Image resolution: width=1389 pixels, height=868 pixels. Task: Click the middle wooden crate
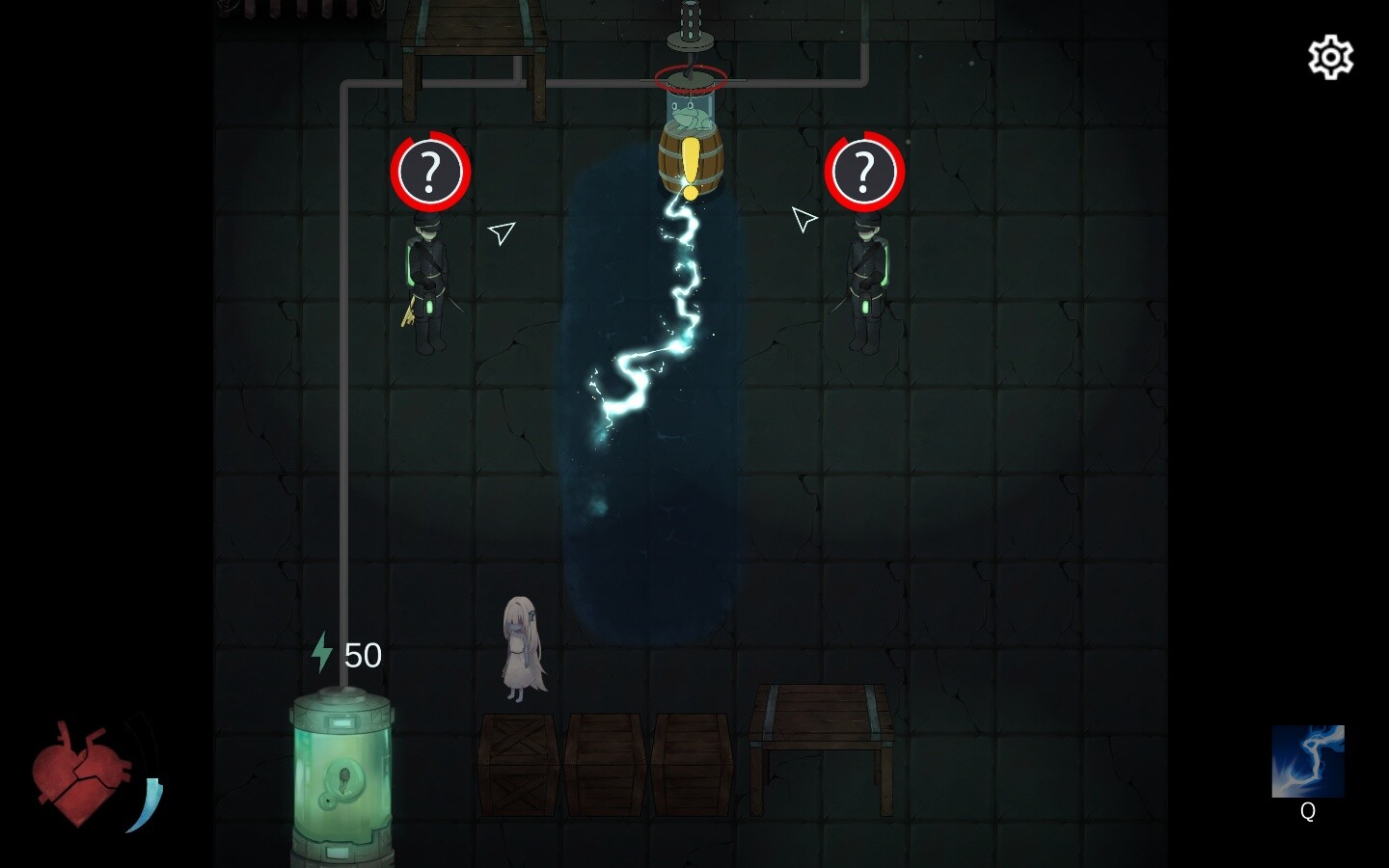click(604, 762)
